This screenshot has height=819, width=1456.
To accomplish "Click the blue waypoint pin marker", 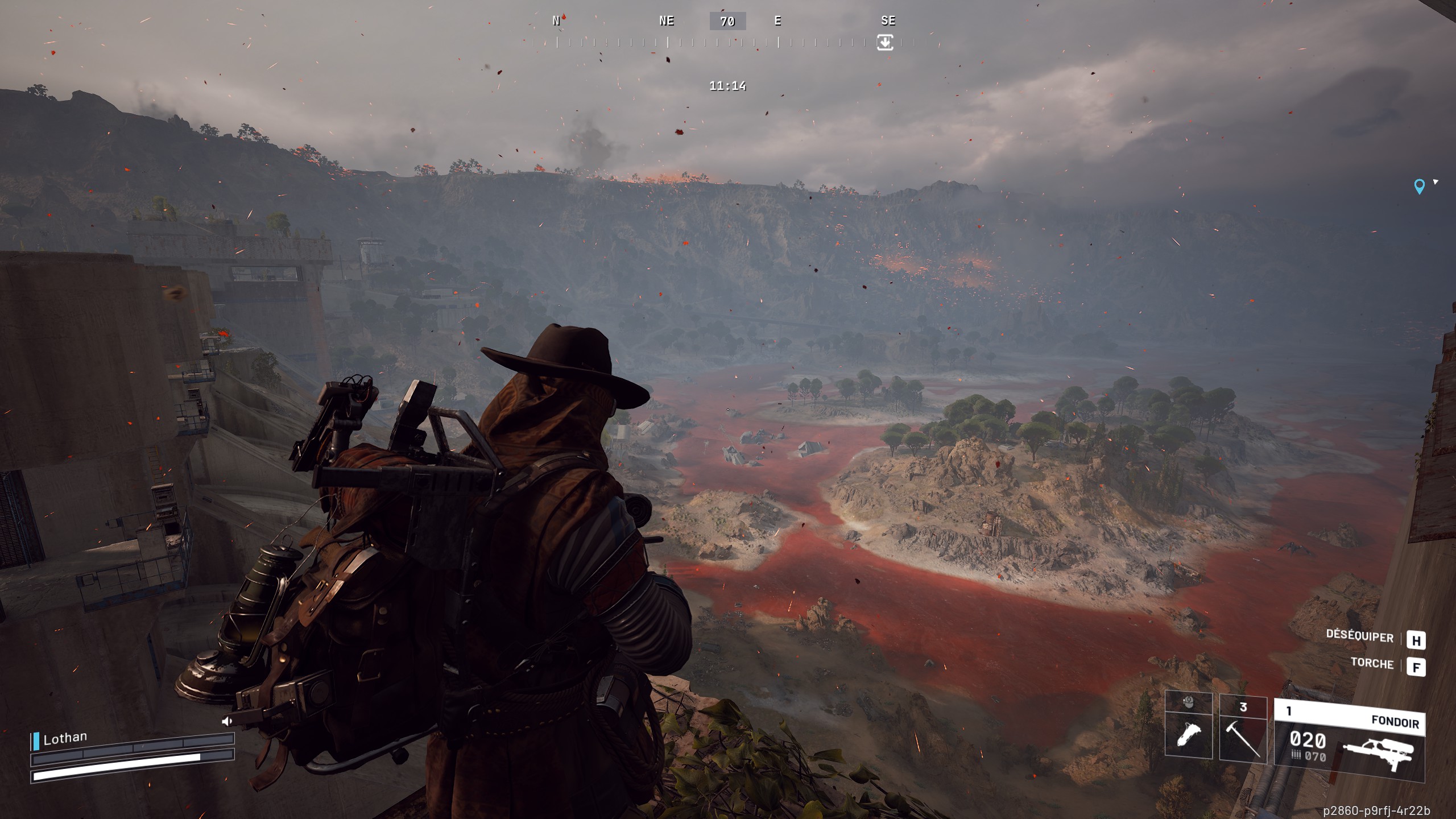I will [x=1419, y=186].
